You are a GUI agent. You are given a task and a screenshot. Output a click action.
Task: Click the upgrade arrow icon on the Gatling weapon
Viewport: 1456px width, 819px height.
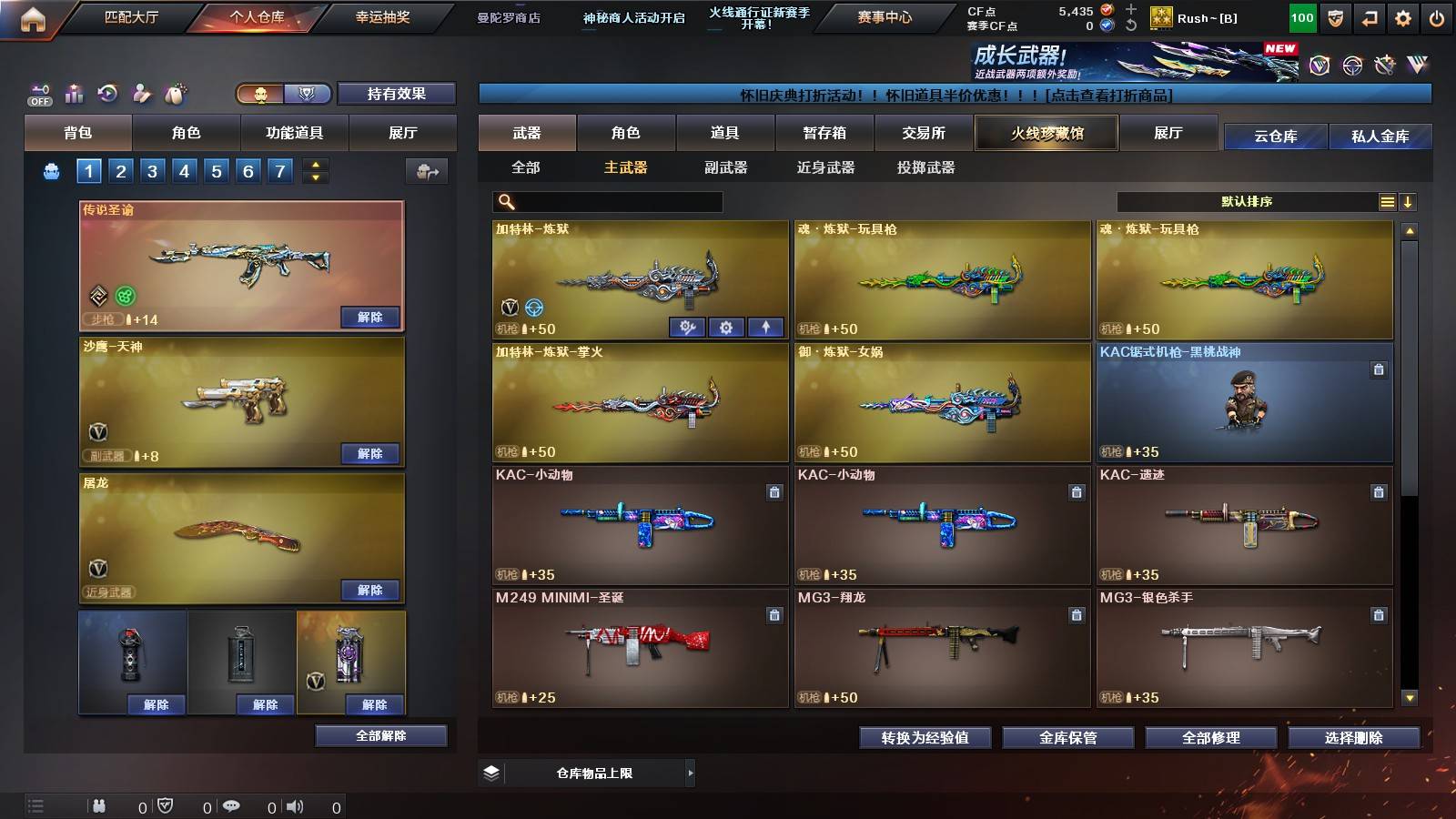coord(766,327)
